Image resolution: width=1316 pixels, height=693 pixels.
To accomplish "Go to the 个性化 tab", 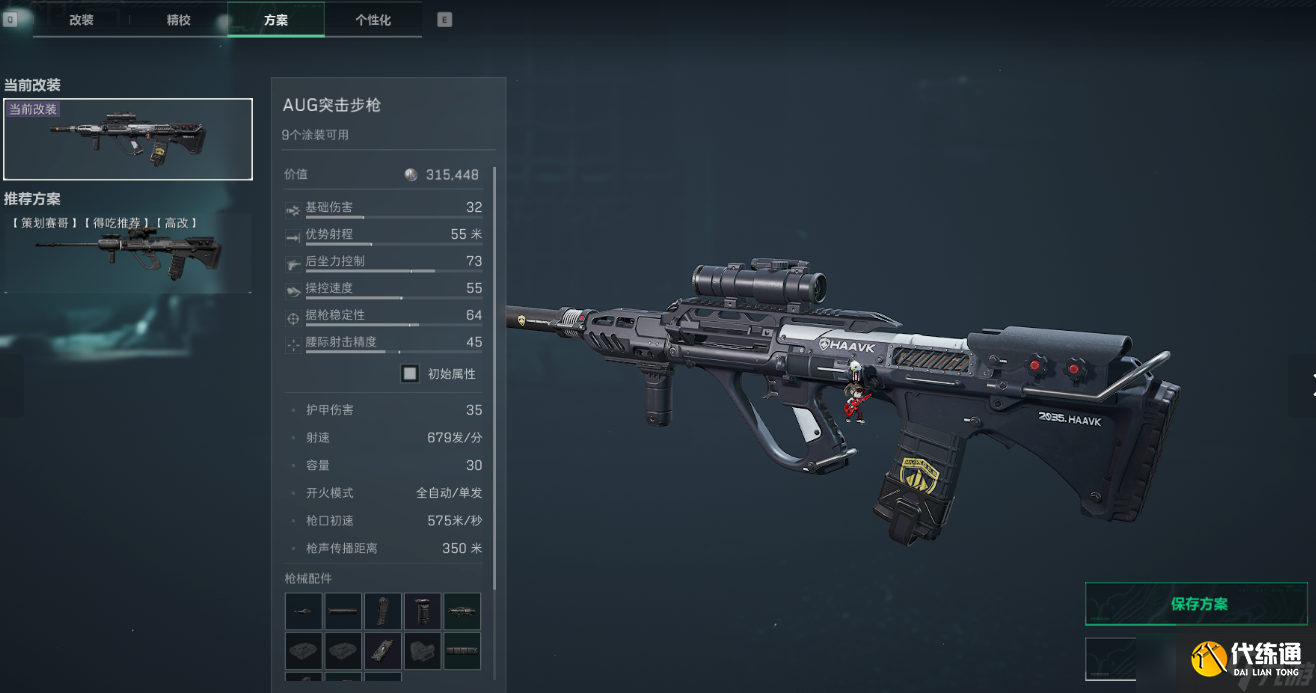I will click(373, 20).
